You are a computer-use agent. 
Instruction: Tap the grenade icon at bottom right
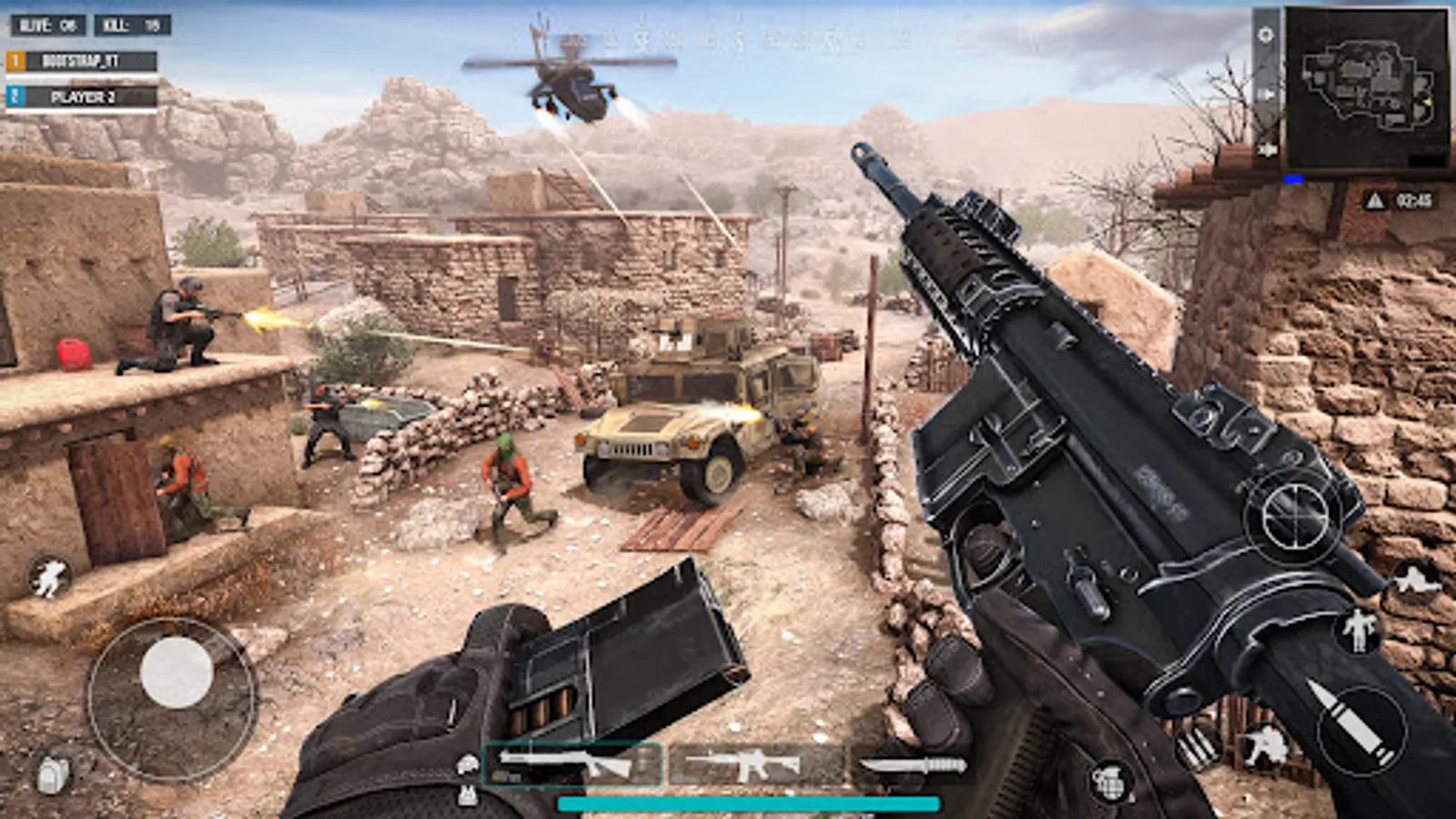coord(1112,783)
